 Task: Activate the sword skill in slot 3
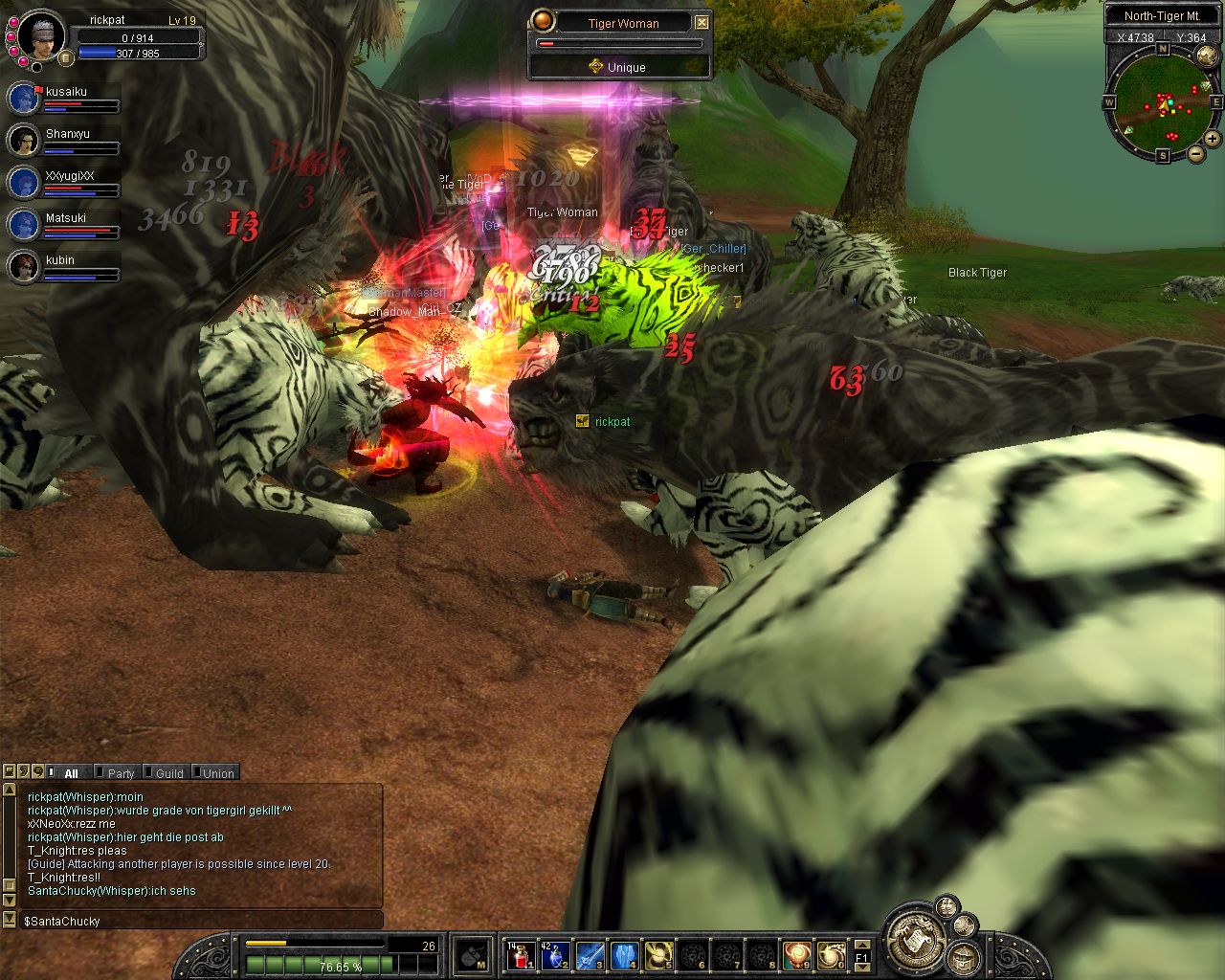click(590, 955)
